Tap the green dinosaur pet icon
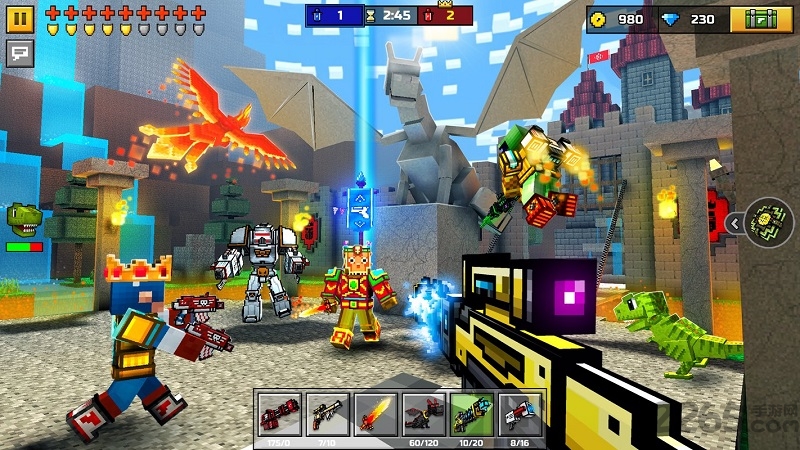The image size is (800, 450). point(23,218)
